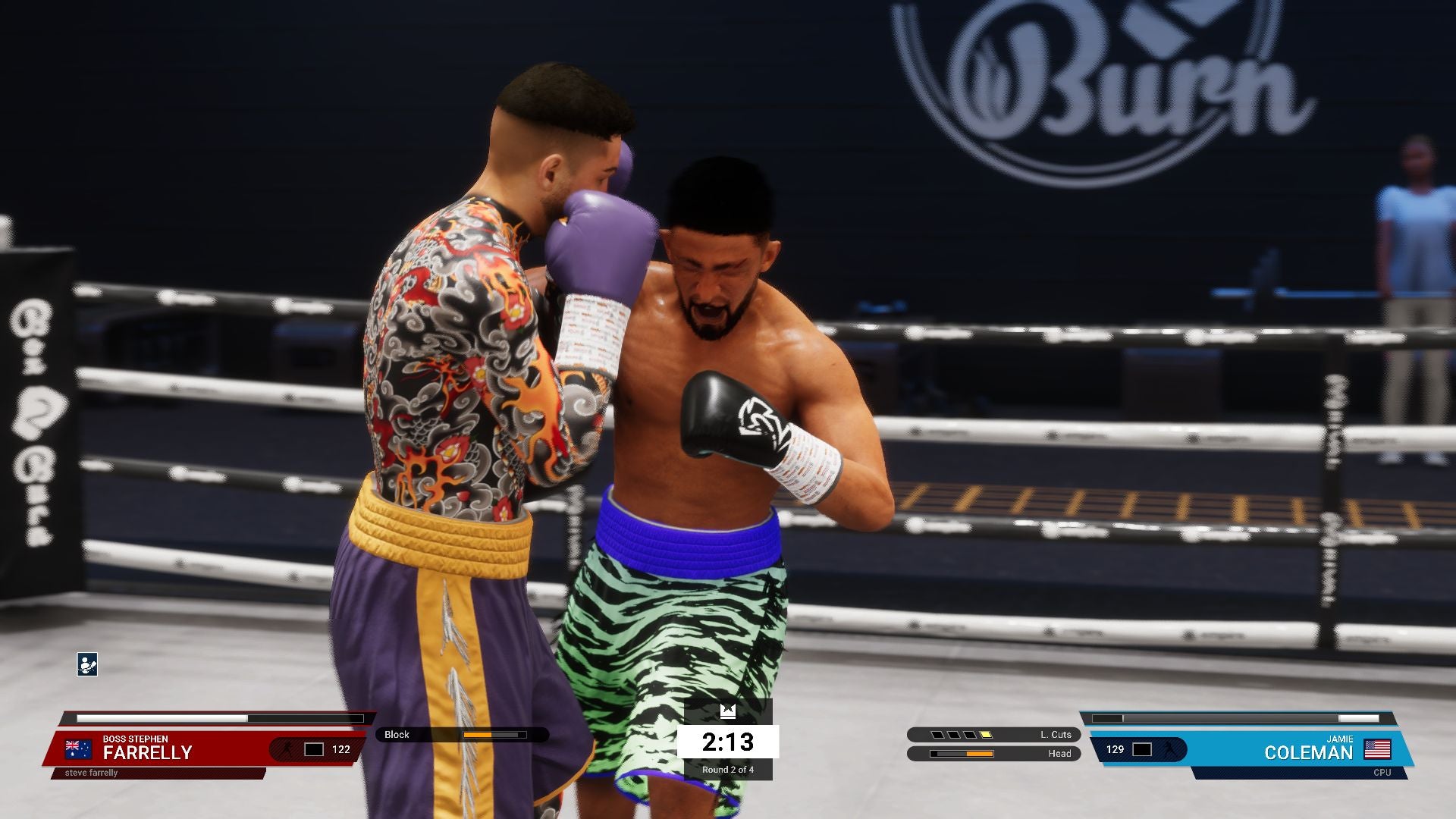Select the crown icon above the round timer

click(728, 711)
